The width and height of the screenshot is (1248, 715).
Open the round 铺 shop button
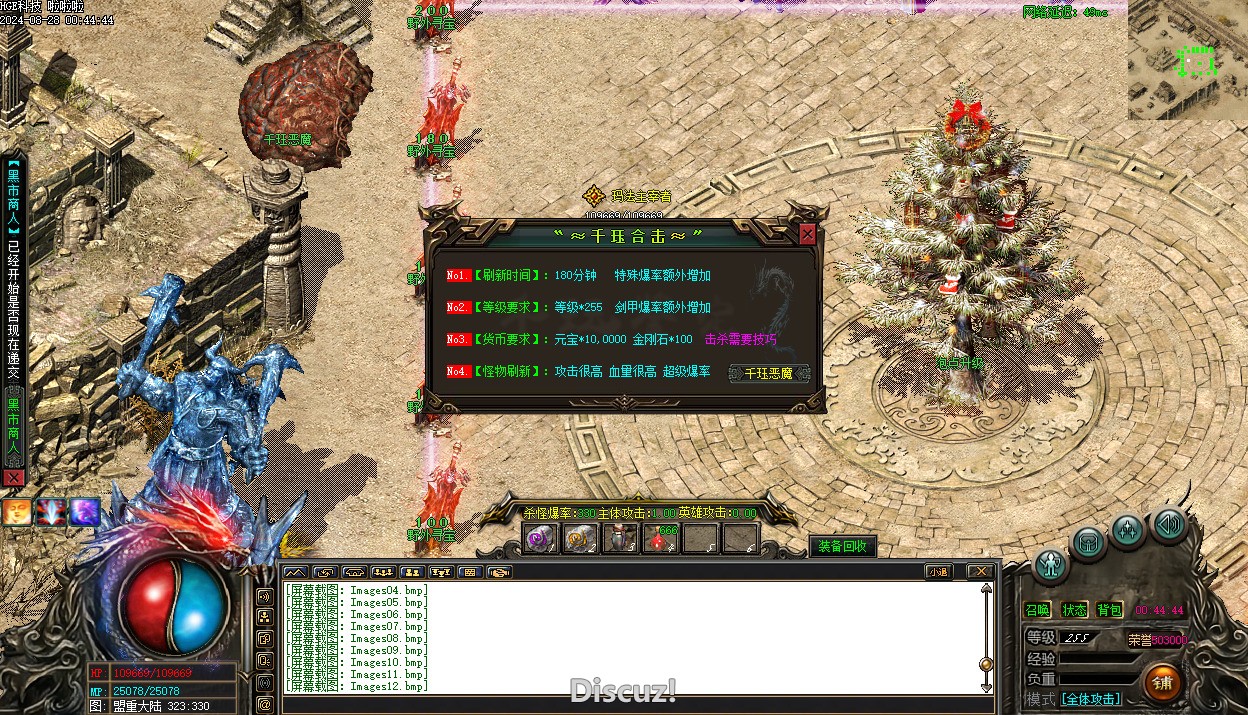pyautogui.click(x=1162, y=683)
